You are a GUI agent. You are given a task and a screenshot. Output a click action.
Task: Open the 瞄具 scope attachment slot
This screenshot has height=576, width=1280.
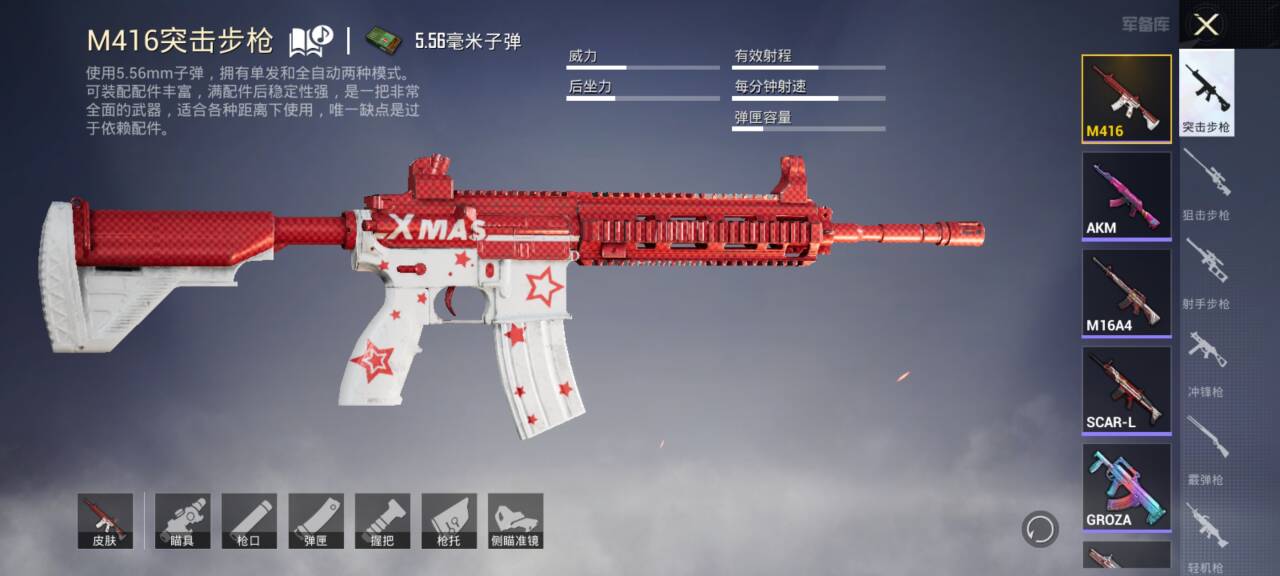(x=182, y=520)
